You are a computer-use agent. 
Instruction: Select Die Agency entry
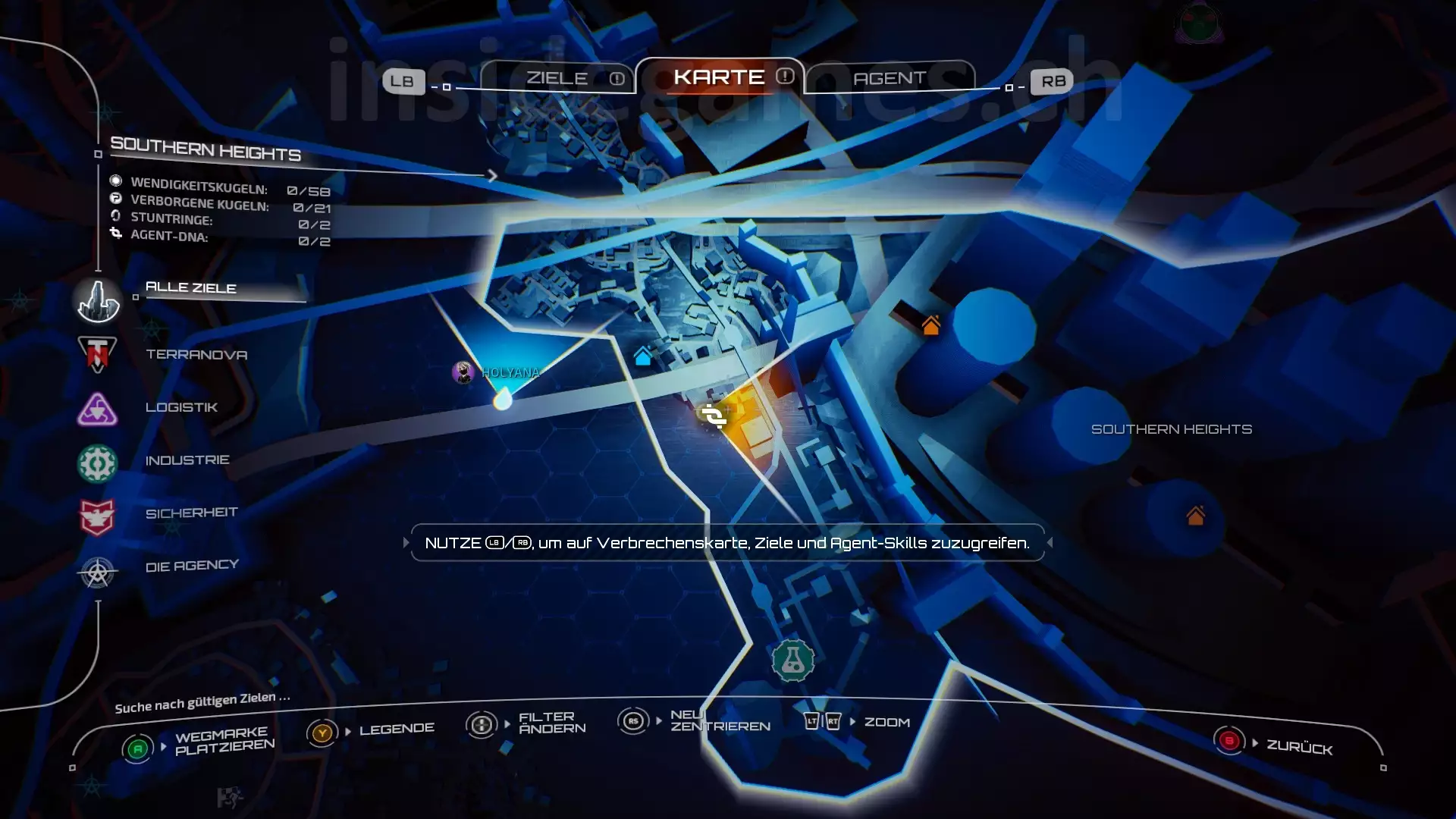(191, 566)
